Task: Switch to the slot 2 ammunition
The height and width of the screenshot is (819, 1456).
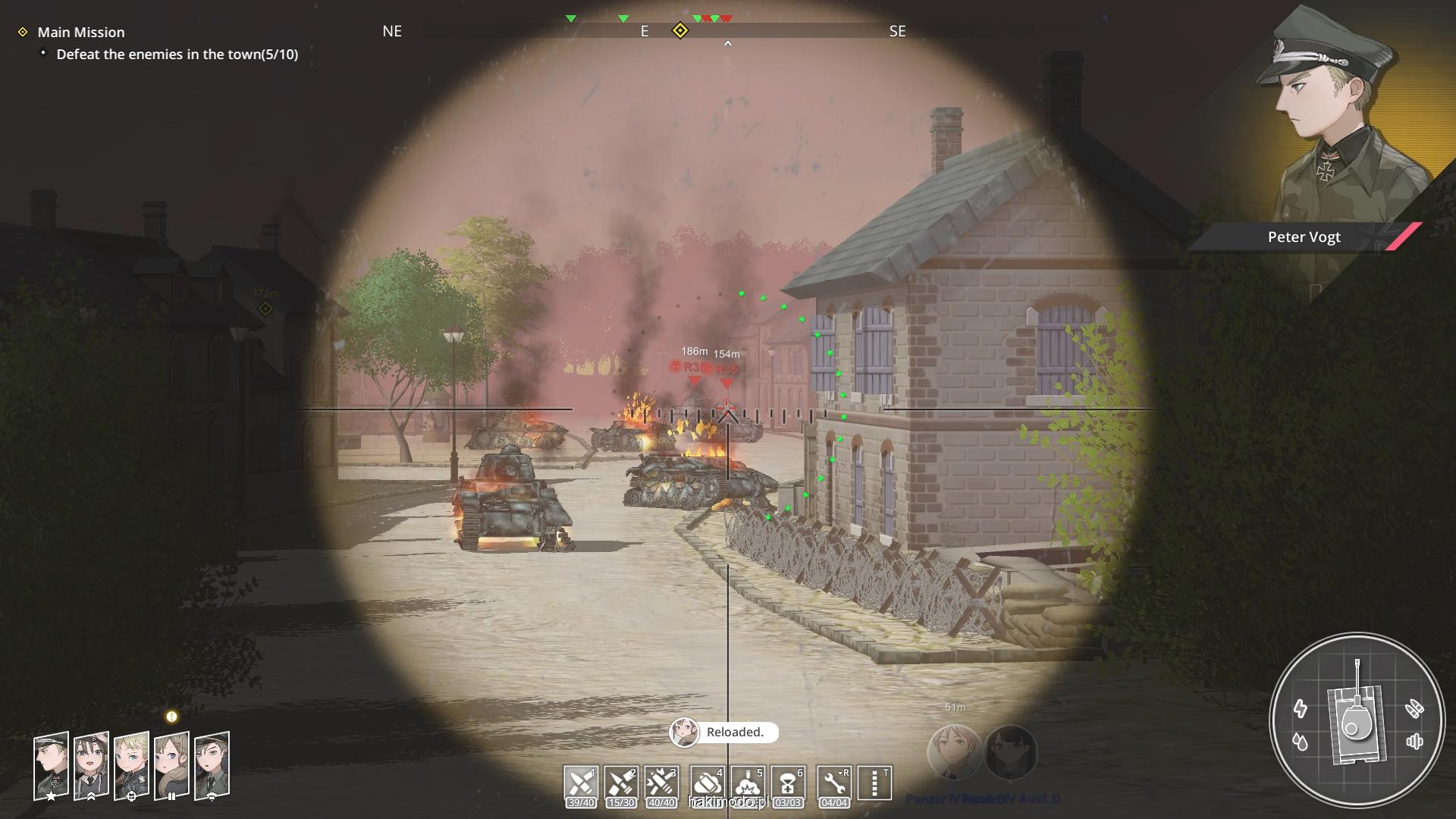Action: [x=621, y=784]
